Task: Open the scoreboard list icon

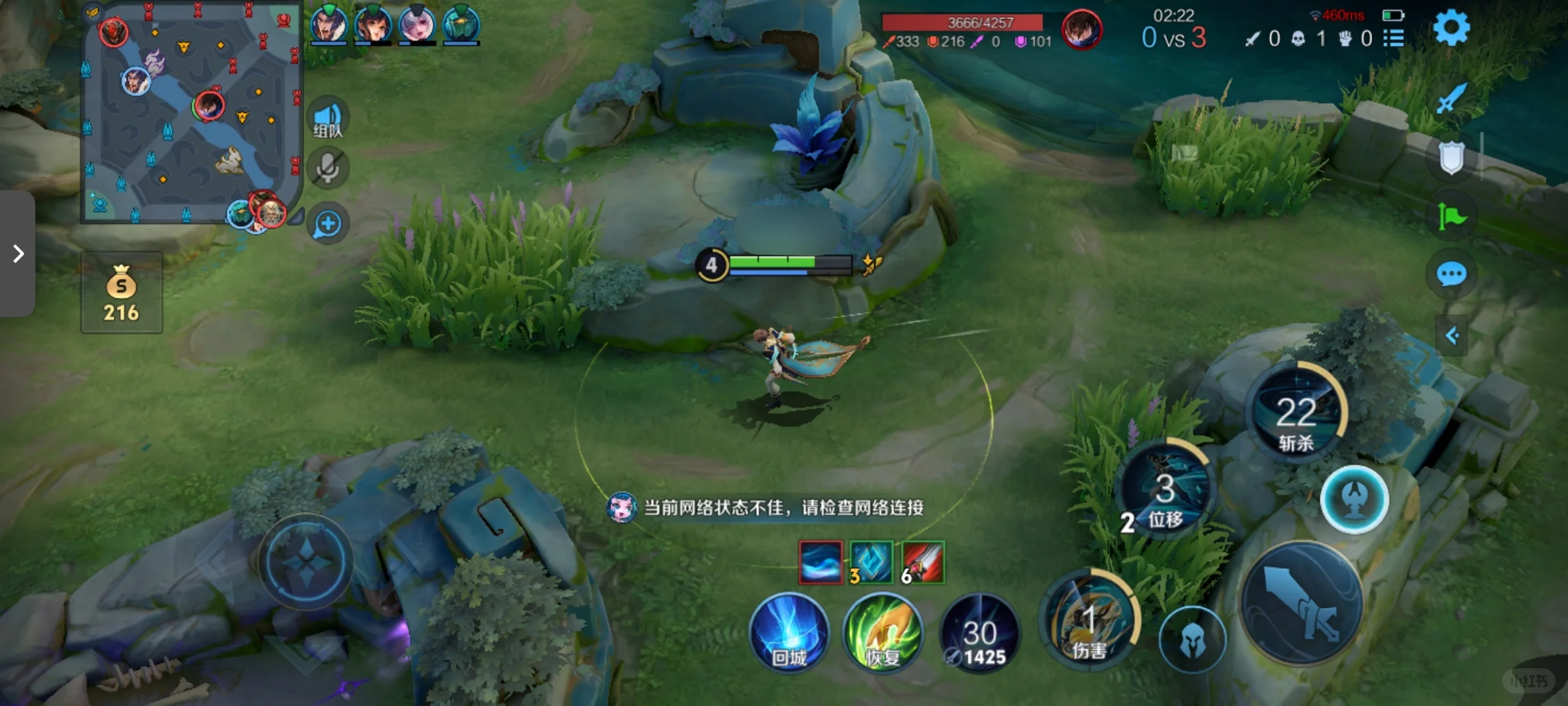Action: pyautogui.click(x=1393, y=39)
